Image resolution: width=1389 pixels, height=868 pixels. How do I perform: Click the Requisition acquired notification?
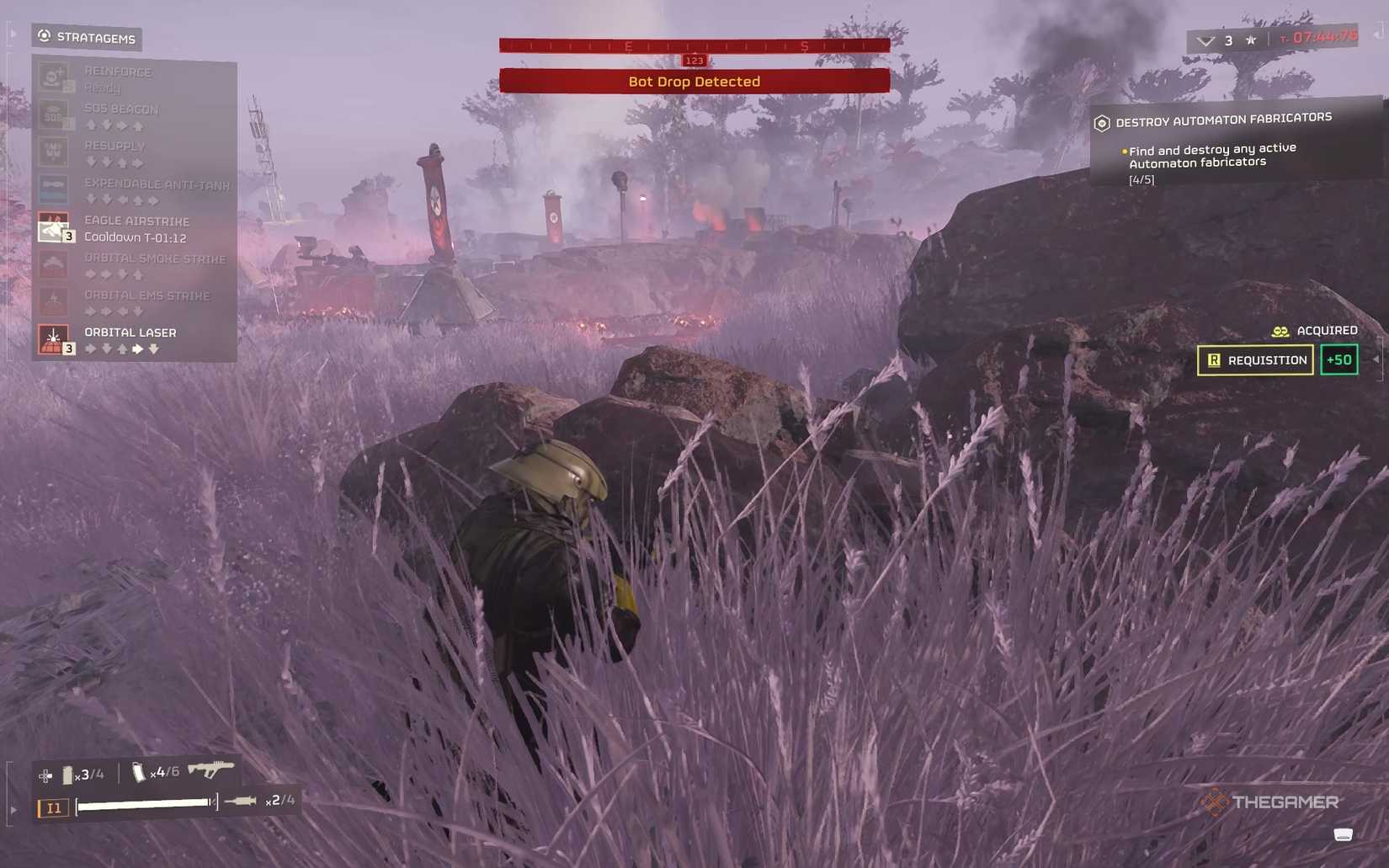point(1255,360)
